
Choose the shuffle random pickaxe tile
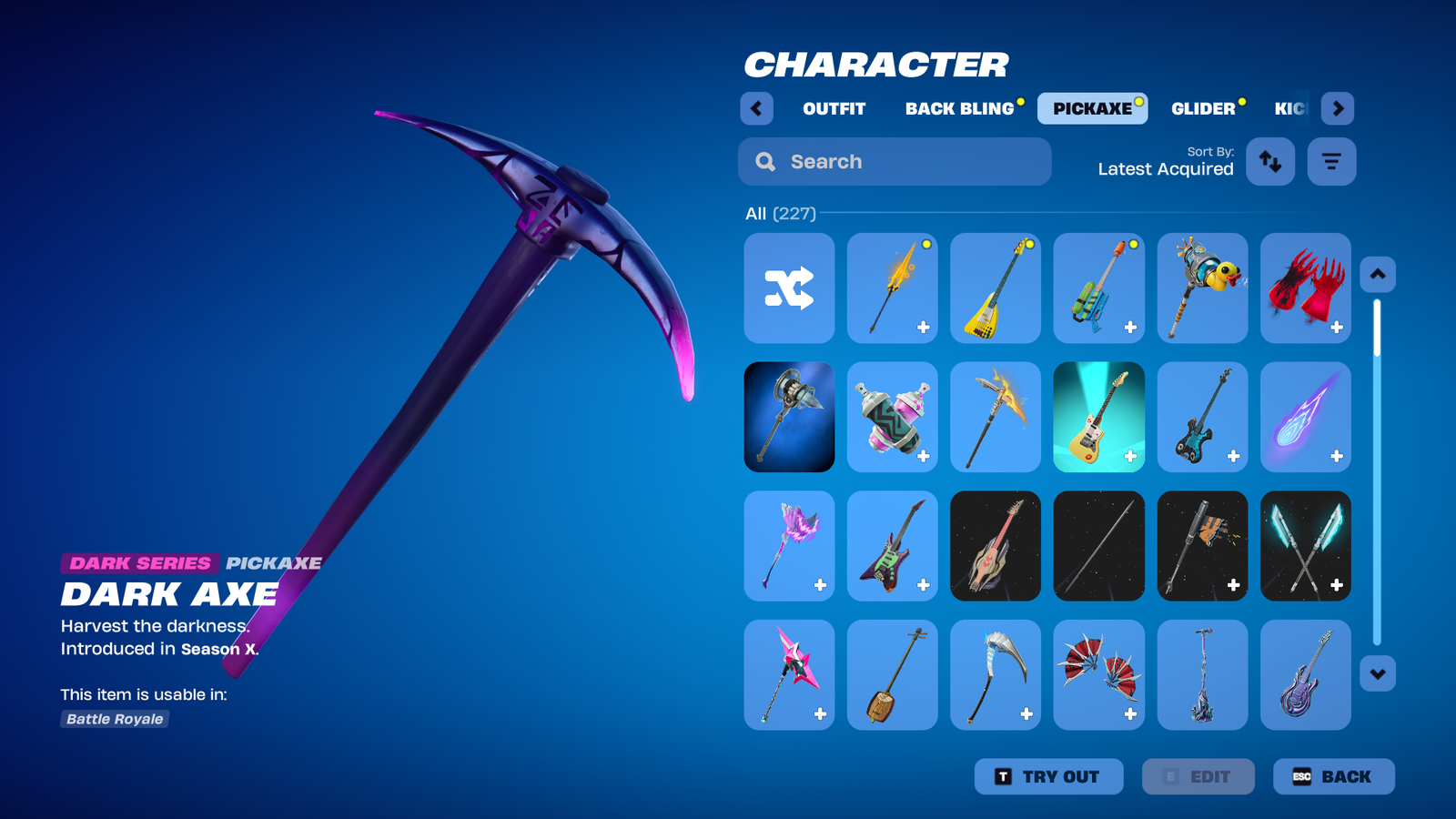click(789, 288)
